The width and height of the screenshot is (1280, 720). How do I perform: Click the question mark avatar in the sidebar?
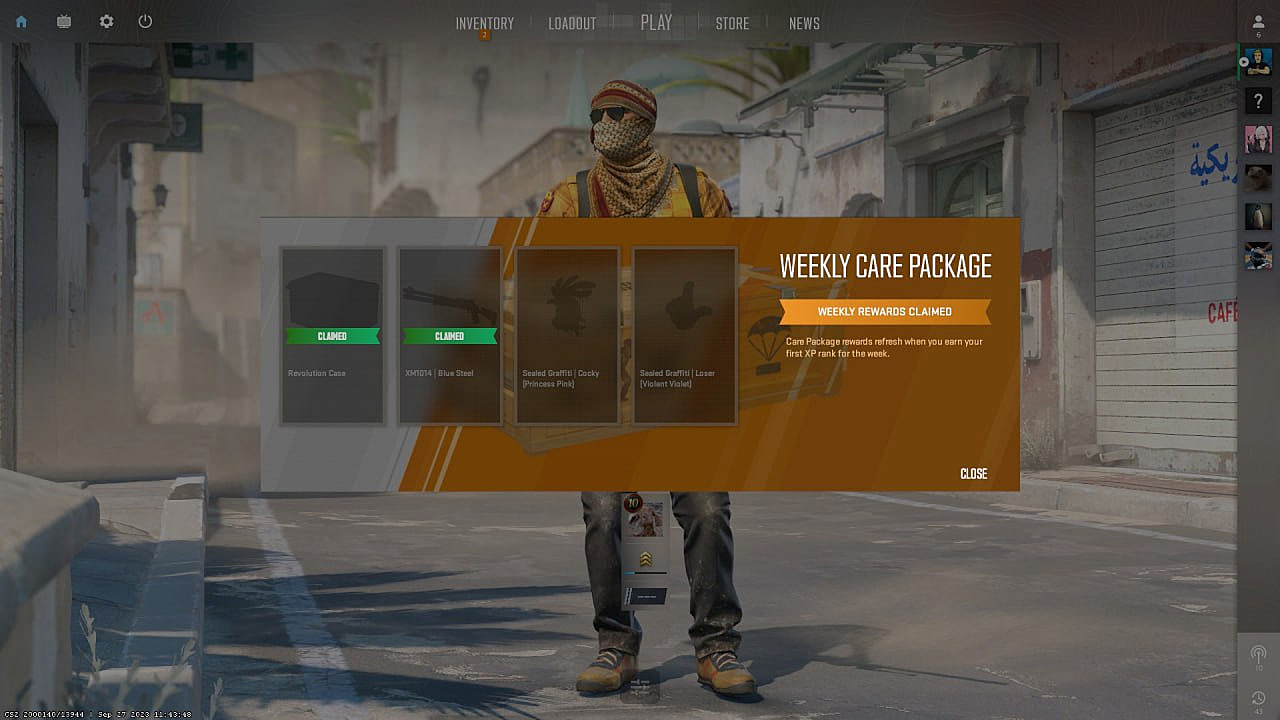1257,99
